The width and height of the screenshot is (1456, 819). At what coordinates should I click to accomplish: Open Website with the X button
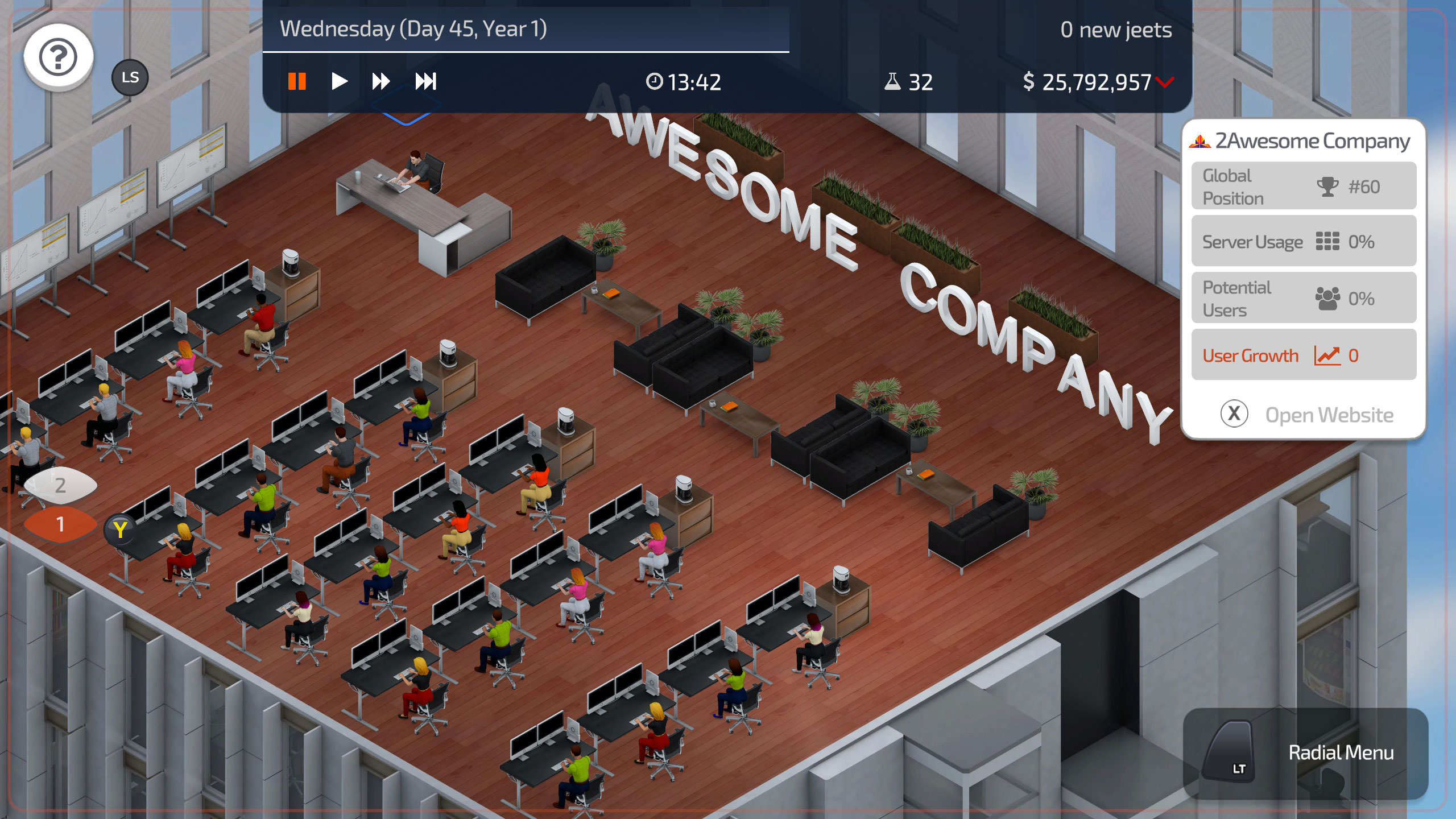(1234, 413)
